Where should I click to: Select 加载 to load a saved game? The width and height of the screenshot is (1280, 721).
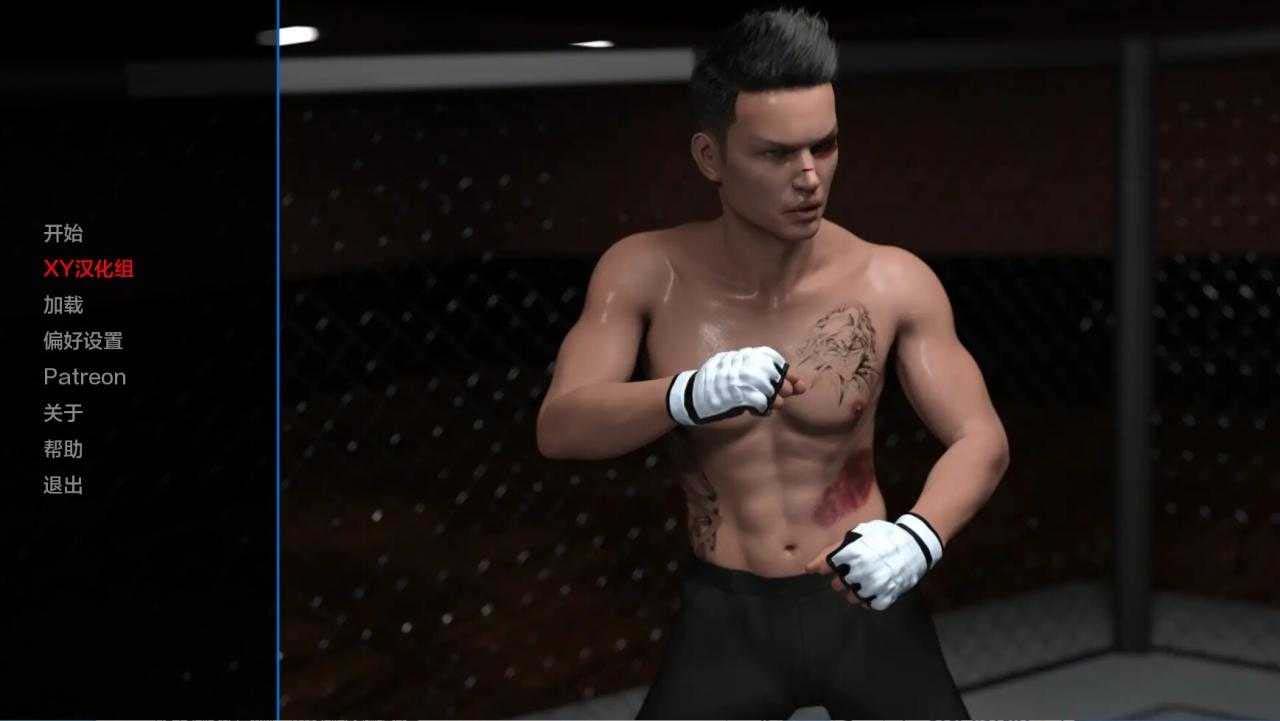tap(63, 304)
